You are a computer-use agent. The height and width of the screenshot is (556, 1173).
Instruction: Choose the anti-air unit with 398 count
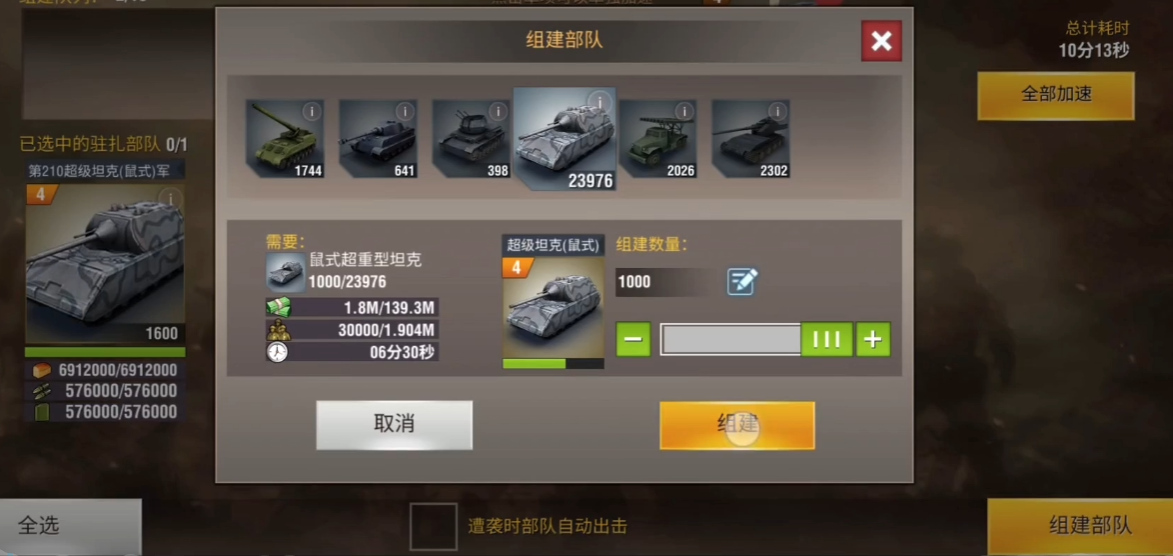coord(471,138)
